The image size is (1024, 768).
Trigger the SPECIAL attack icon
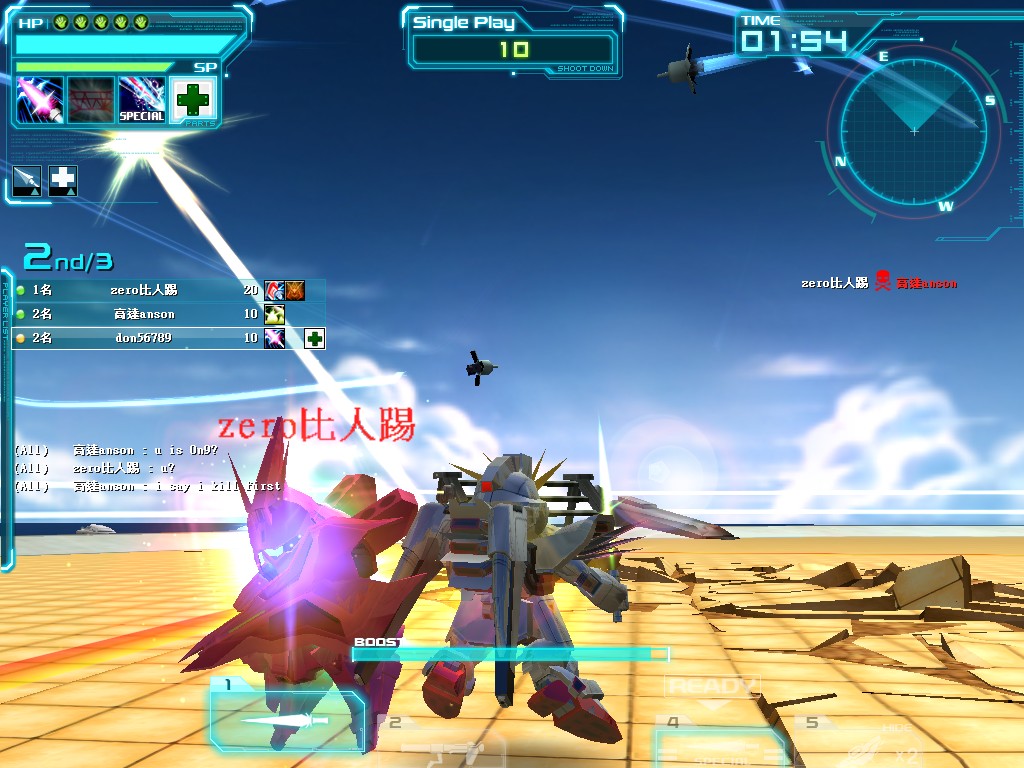[142, 100]
